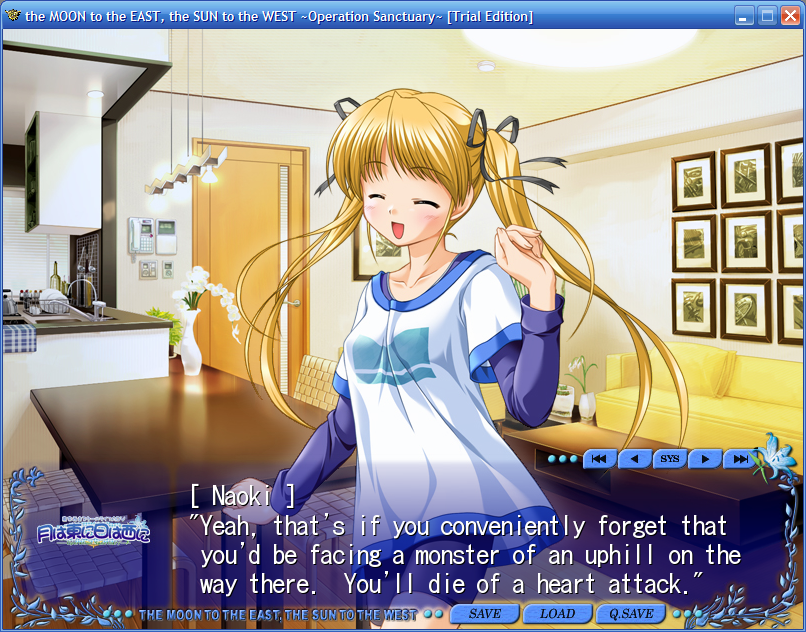Close the game window
This screenshot has height=632, width=806.
(x=790, y=15)
